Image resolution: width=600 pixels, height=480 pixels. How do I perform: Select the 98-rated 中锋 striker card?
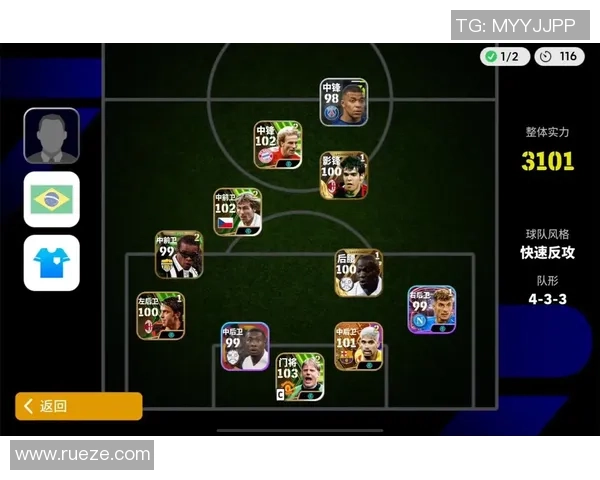pyautogui.click(x=343, y=102)
